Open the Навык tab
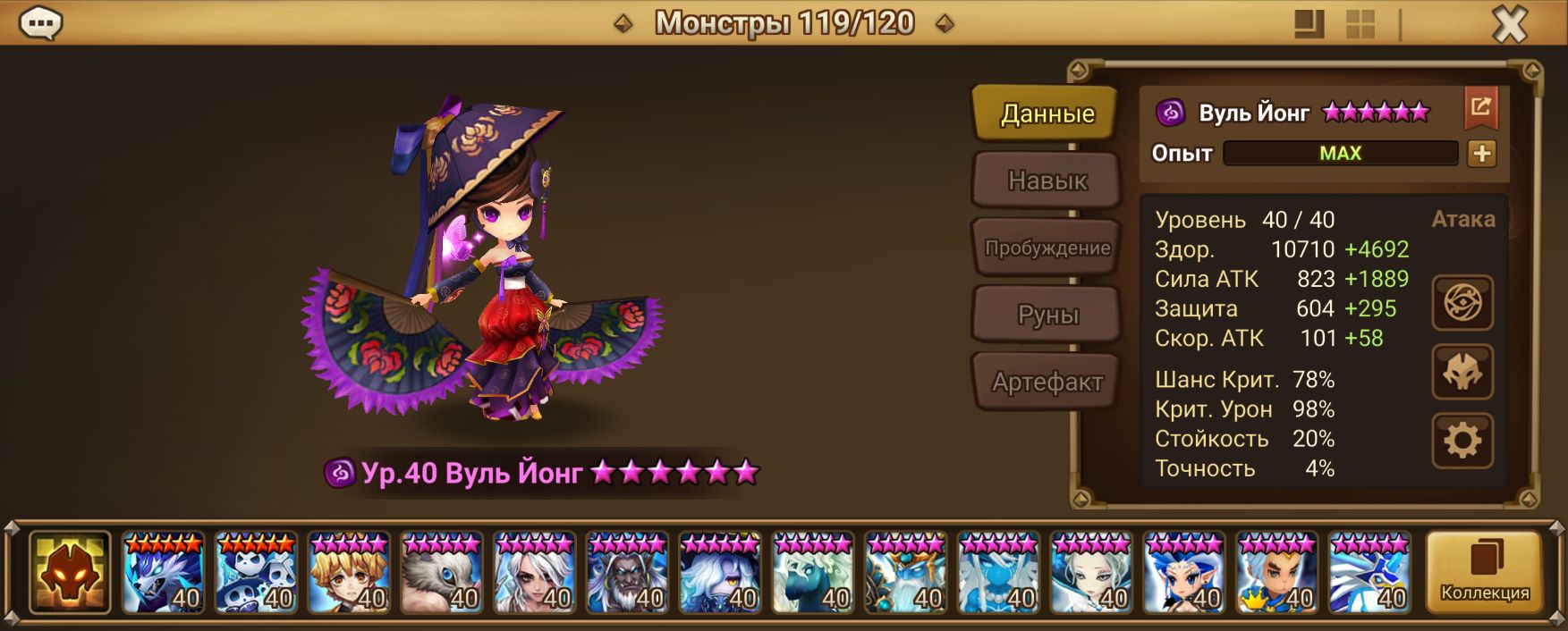 coord(1047,181)
